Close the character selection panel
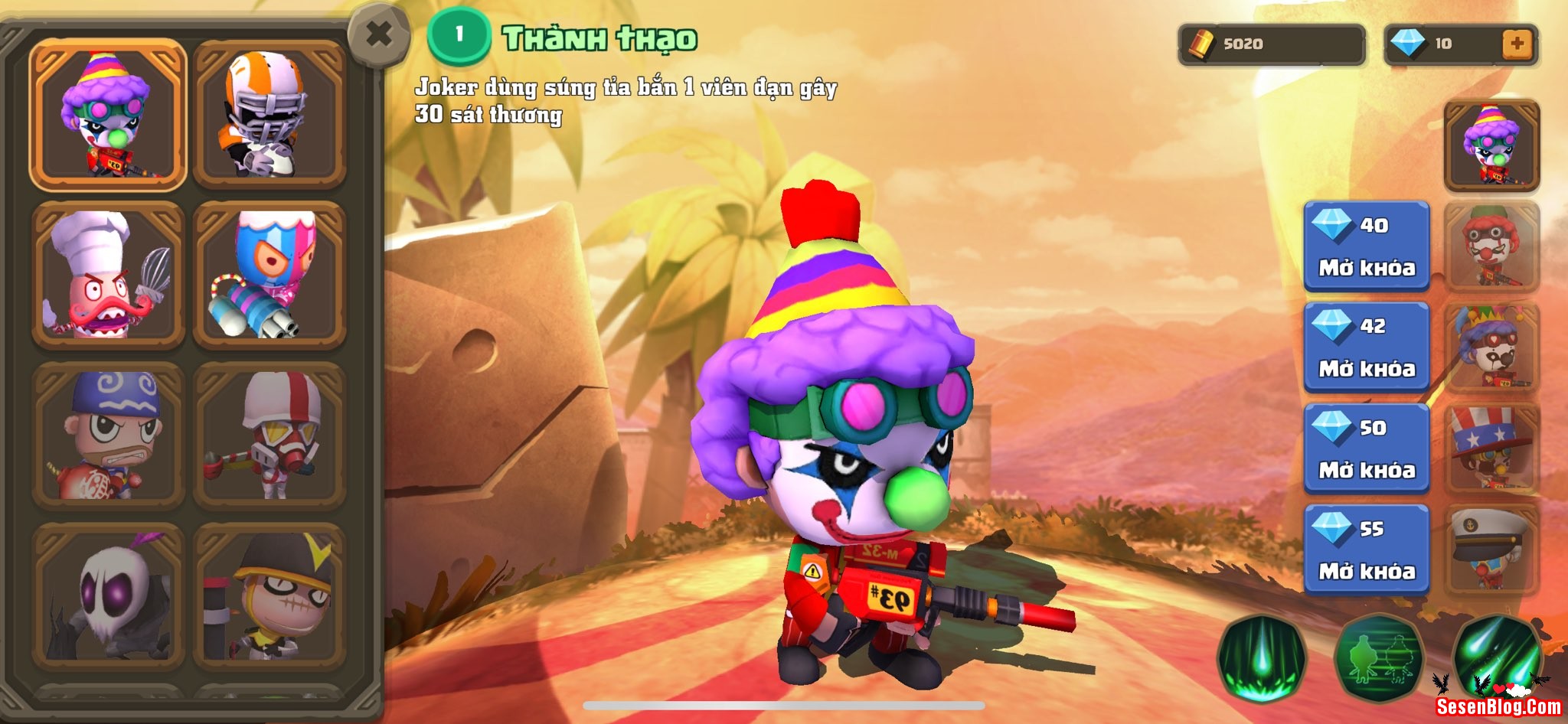The width and height of the screenshot is (1568, 724). pos(379,35)
